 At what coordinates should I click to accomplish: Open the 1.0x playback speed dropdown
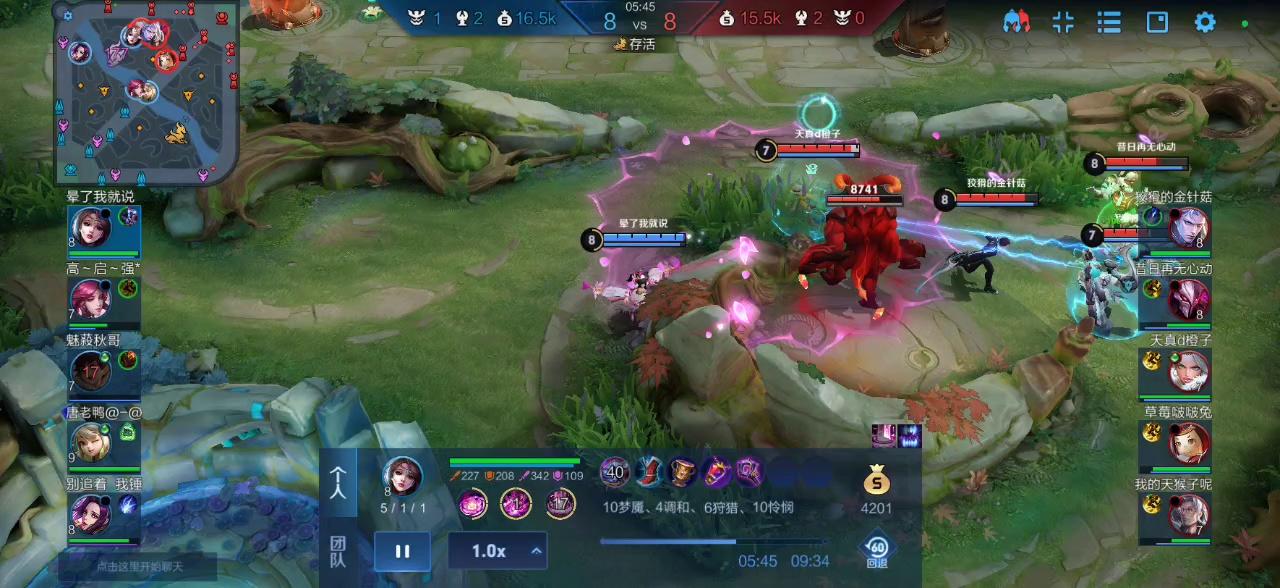pyautogui.click(x=497, y=551)
